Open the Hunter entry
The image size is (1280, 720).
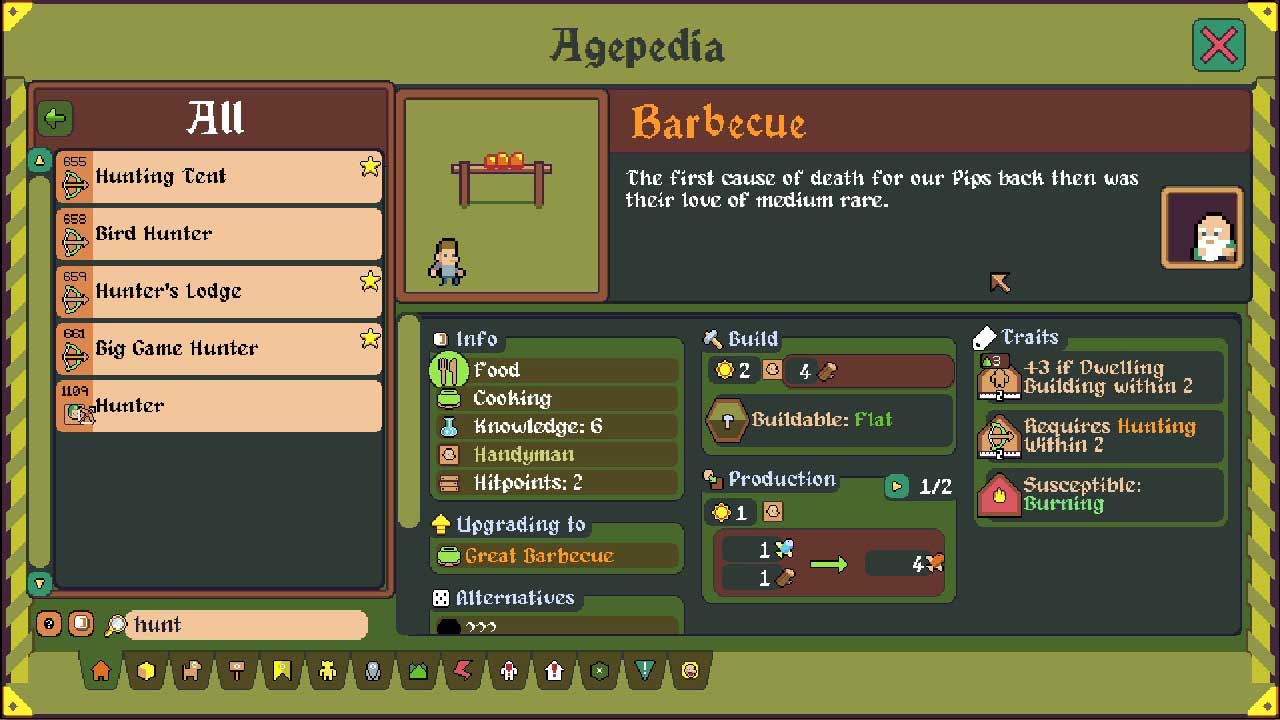click(218, 406)
